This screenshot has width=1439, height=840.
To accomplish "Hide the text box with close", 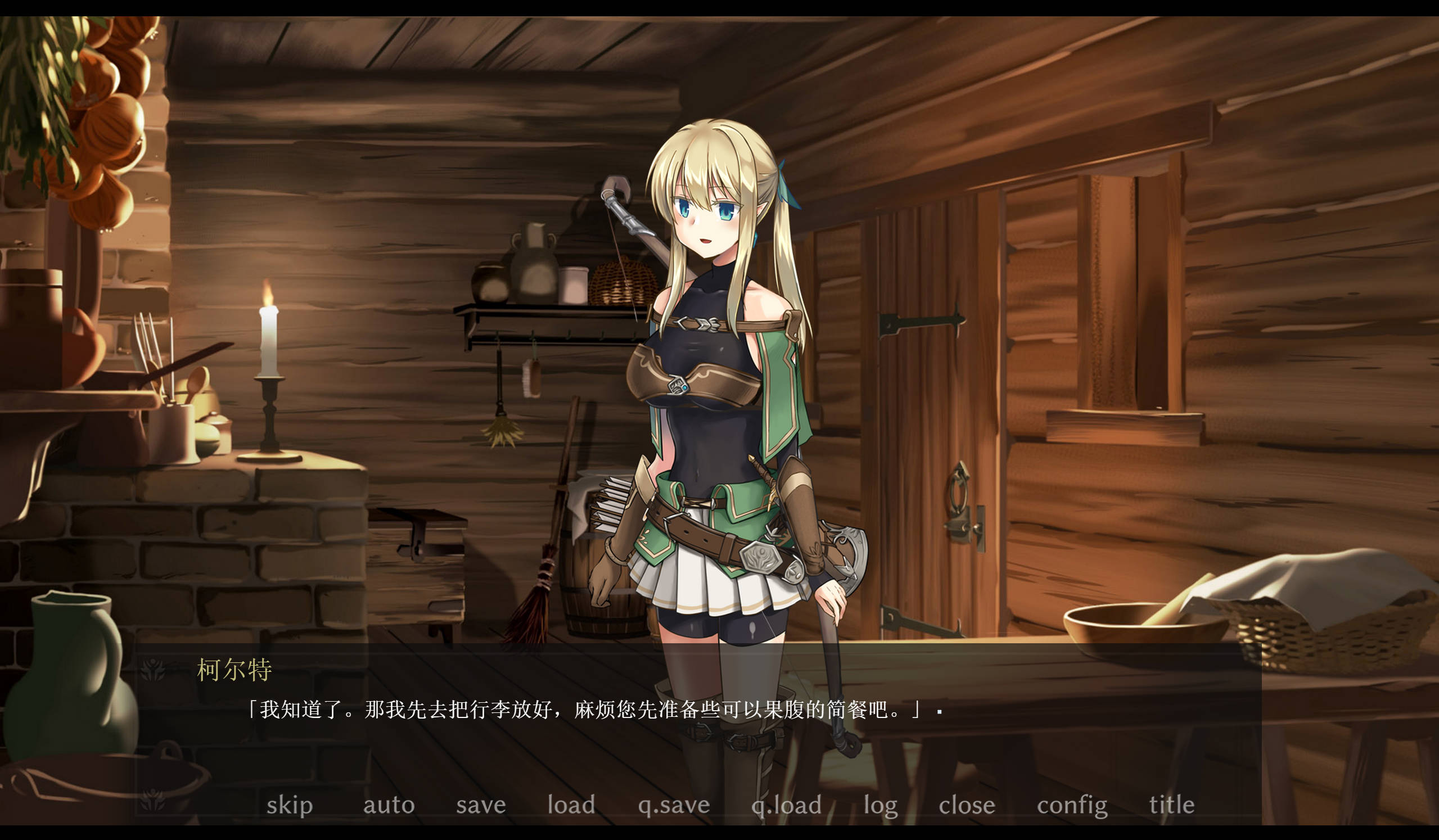I will pos(967,805).
